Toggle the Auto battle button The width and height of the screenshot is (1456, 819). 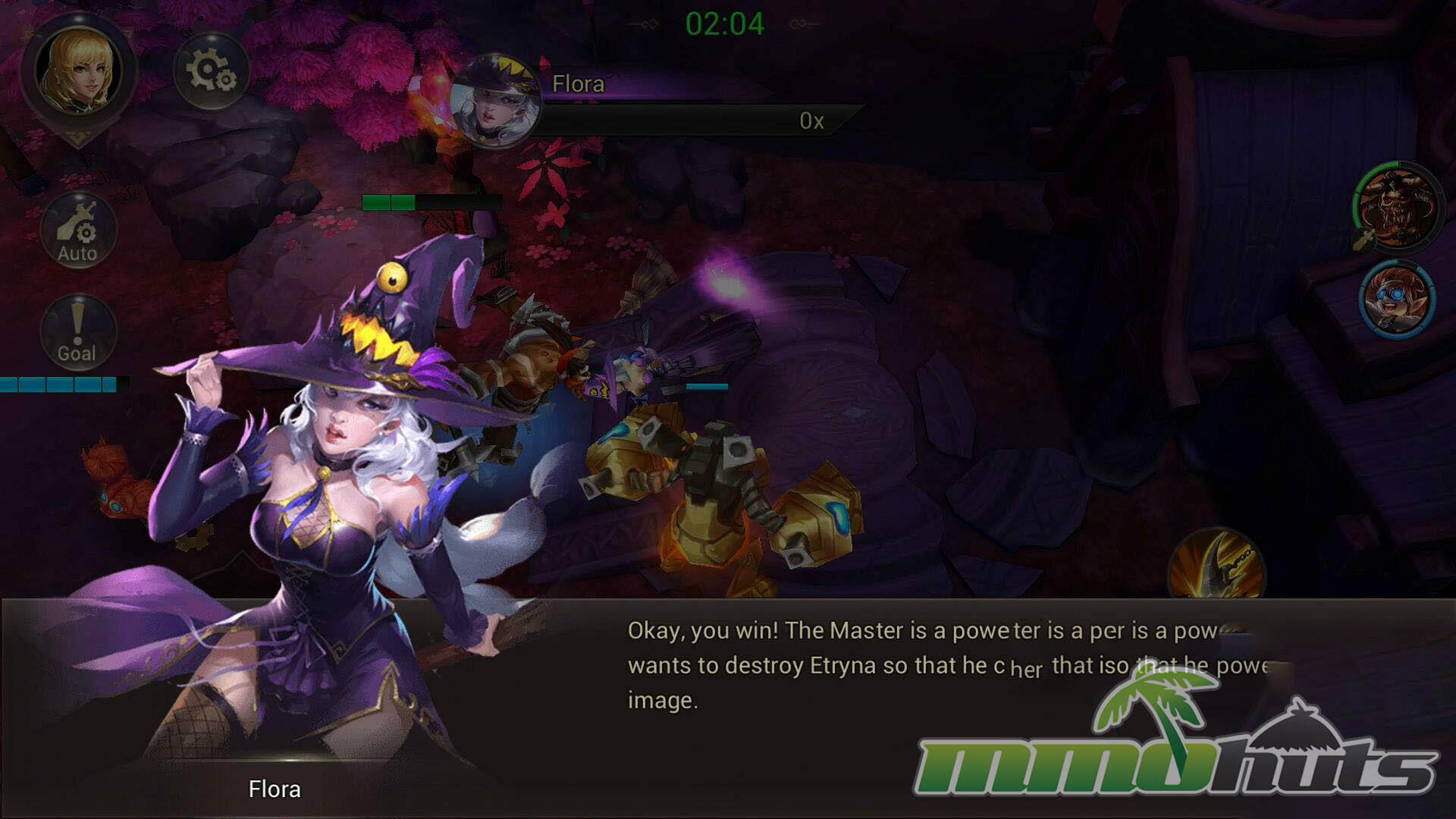[x=78, y=231]
